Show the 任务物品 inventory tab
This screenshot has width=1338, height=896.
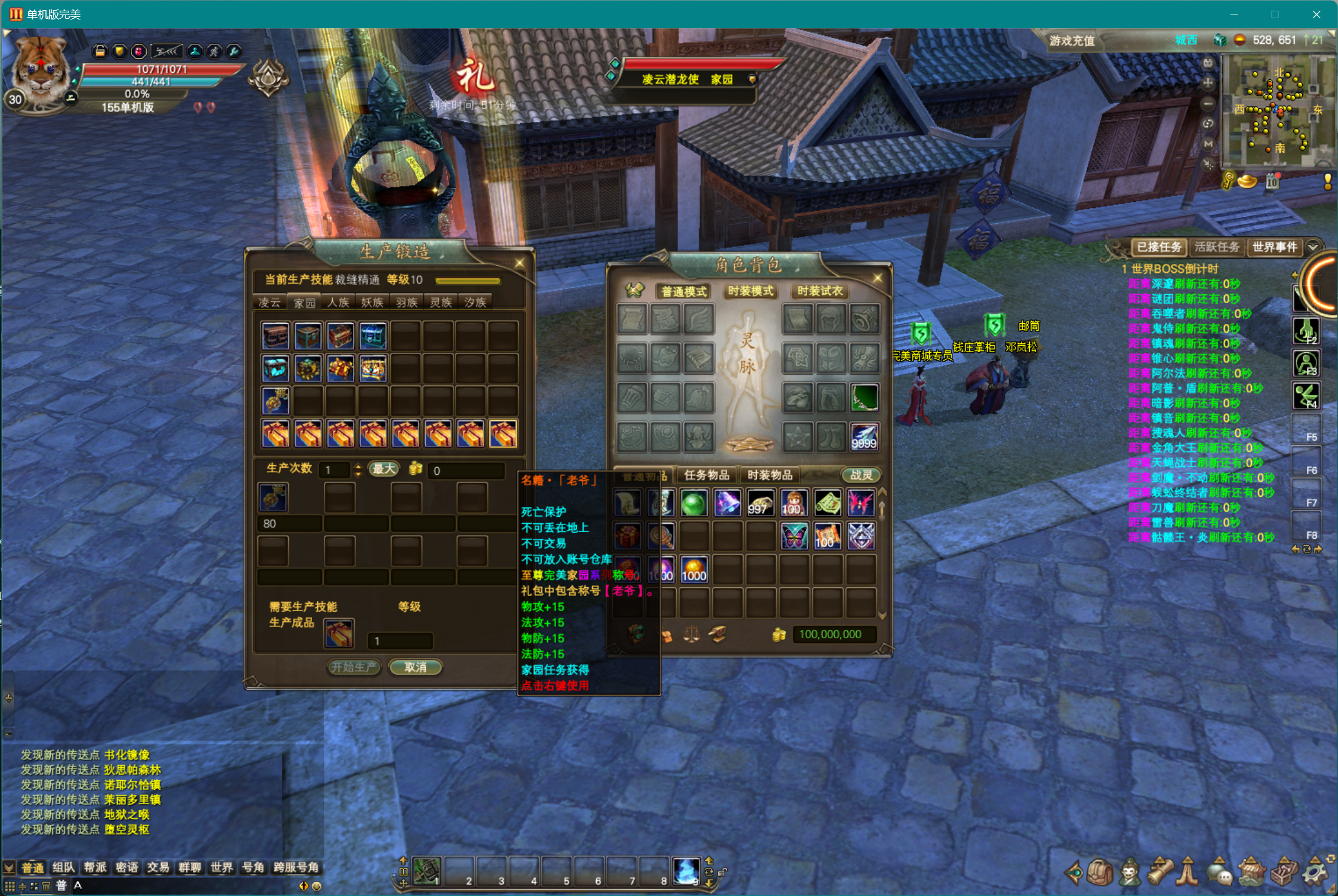[x=706, y=475]
